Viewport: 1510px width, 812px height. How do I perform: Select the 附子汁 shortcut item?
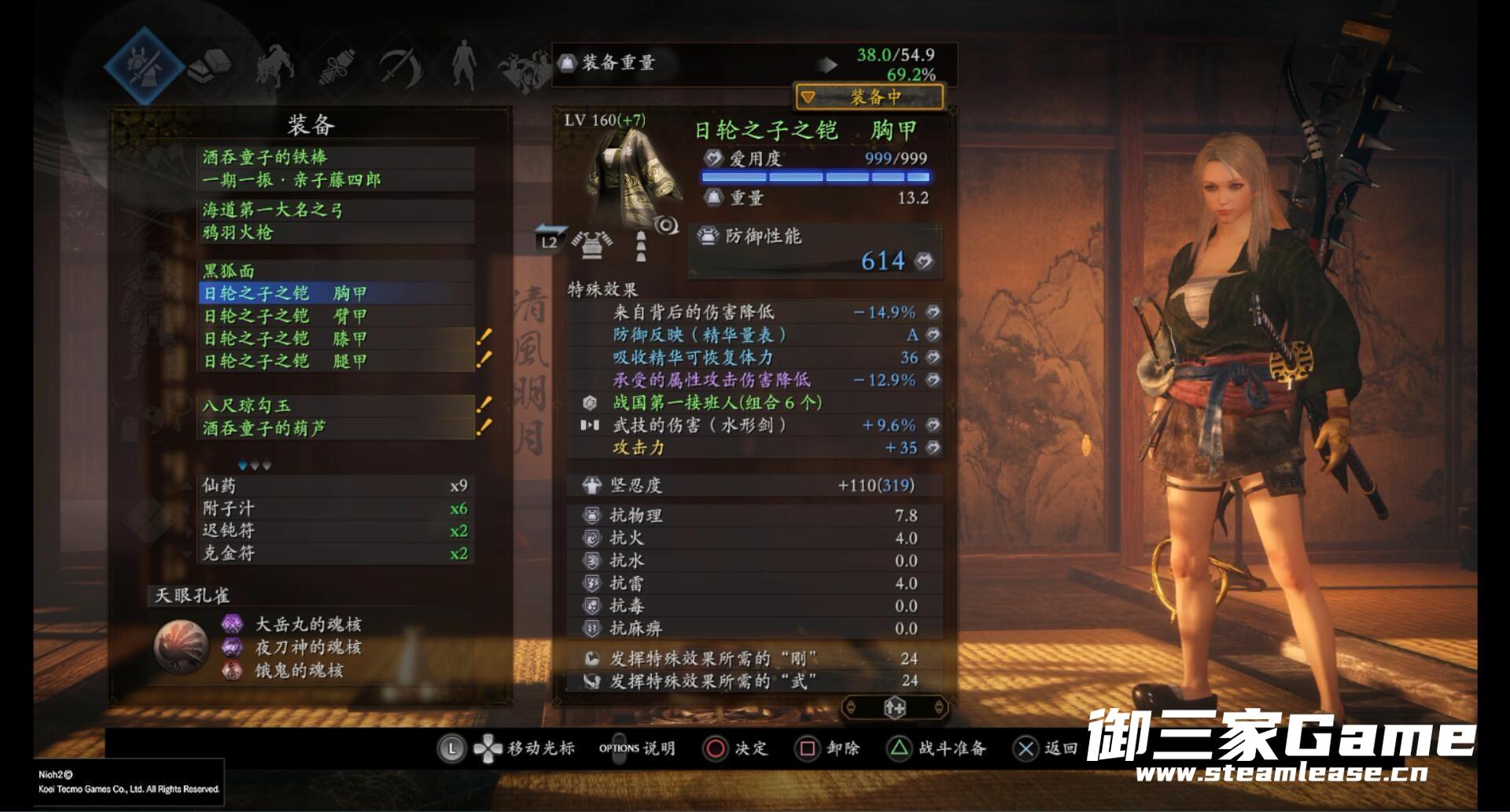click(x=335, y=509)
